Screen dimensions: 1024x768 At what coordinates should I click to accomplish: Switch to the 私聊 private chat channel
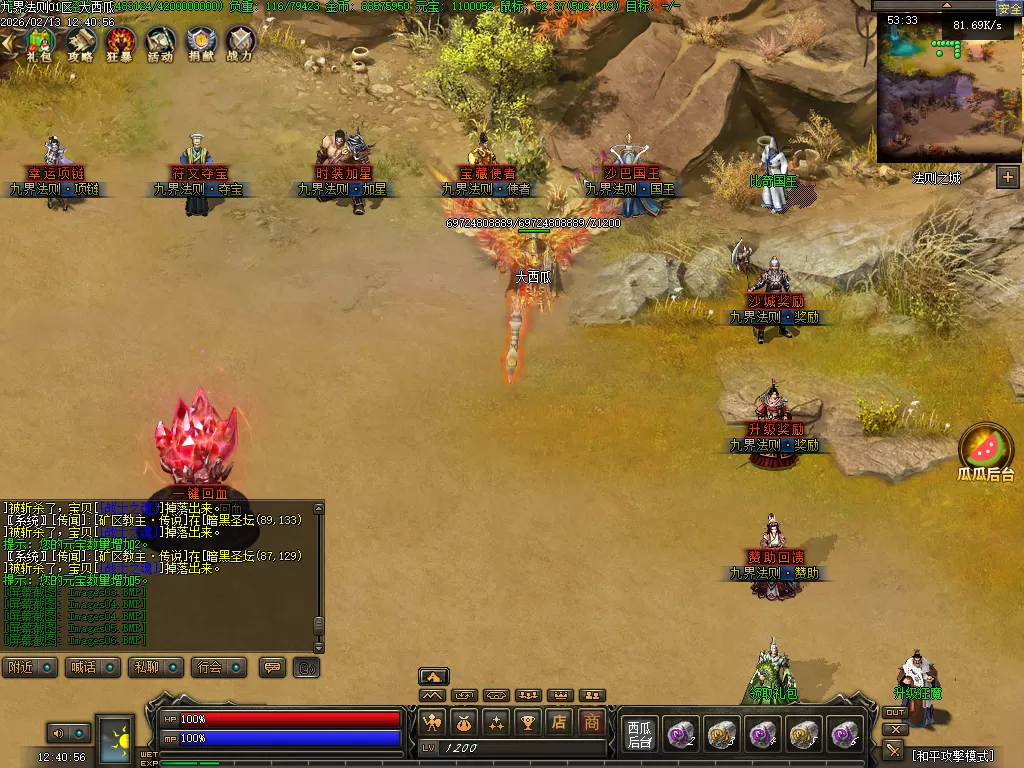tap(155, 667)
